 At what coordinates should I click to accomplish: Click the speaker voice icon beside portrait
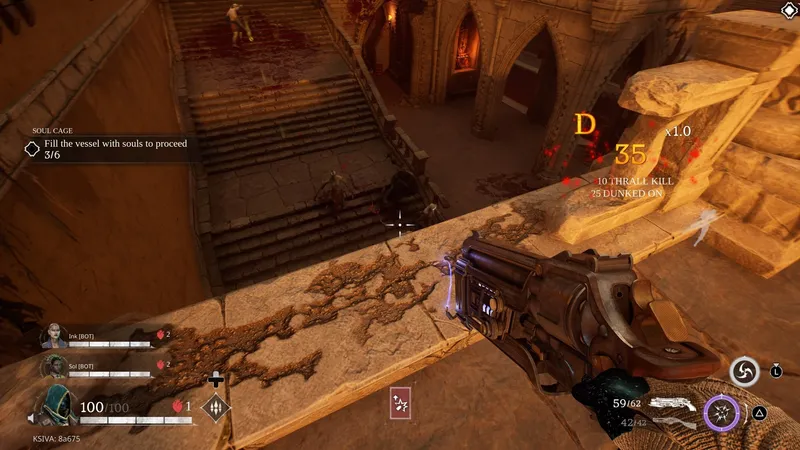coord(31,418)
